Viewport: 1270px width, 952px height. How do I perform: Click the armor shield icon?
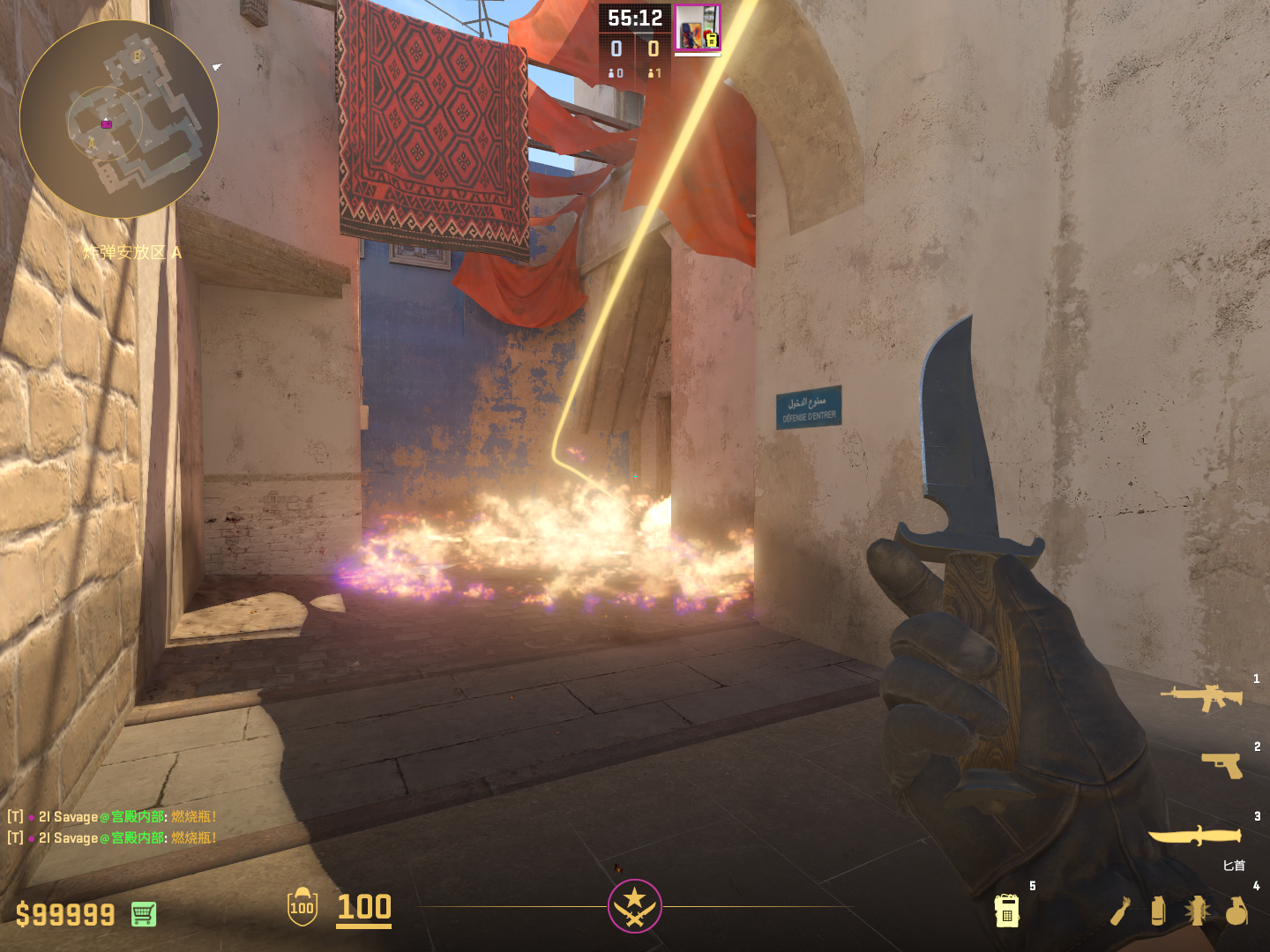pos(303,907)
